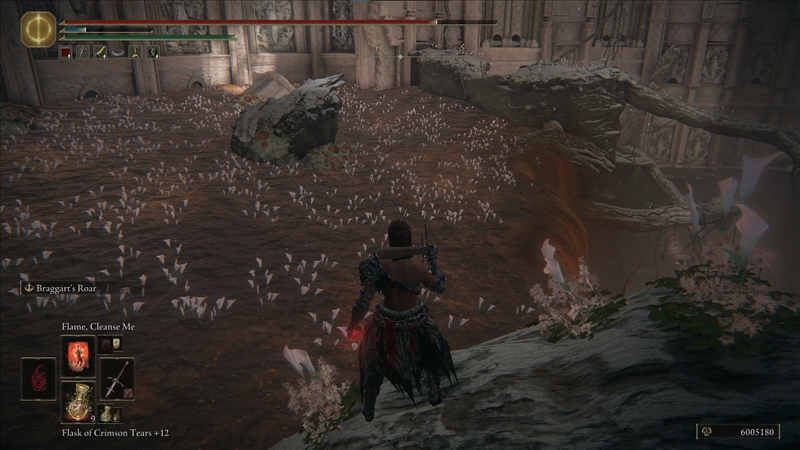
Task: Select the red square status buff icon
Action: [66, 51]
